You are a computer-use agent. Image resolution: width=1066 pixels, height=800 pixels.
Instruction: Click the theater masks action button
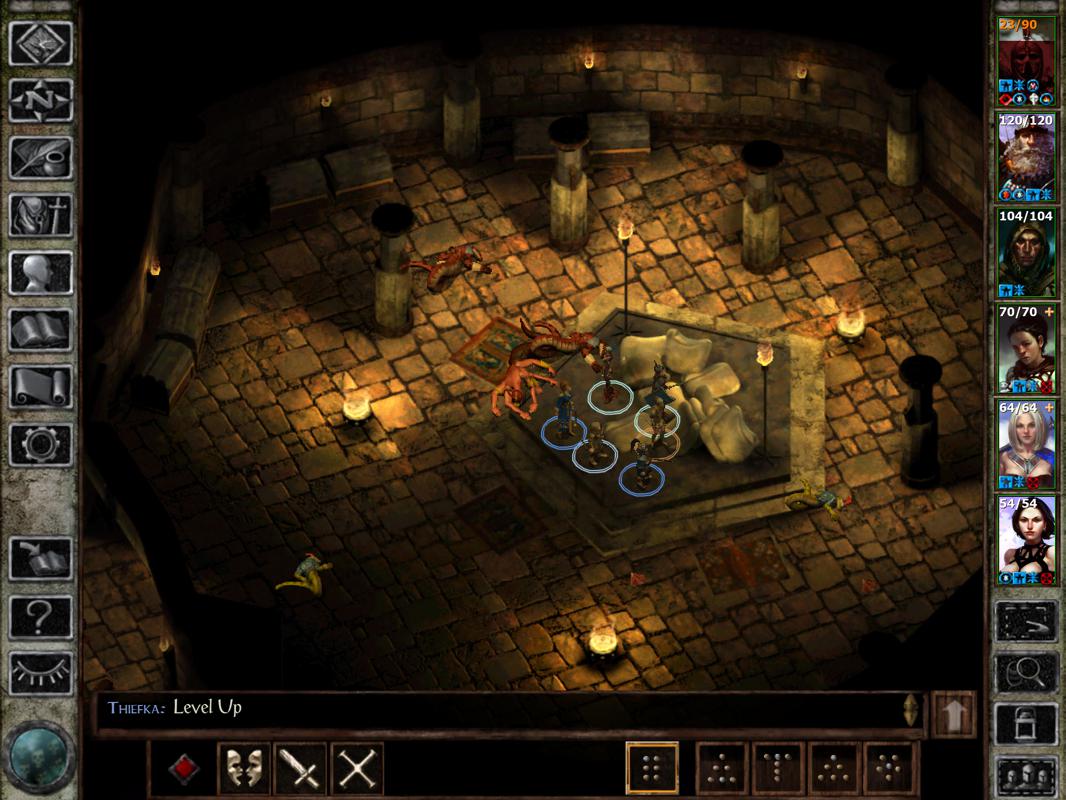243,769
